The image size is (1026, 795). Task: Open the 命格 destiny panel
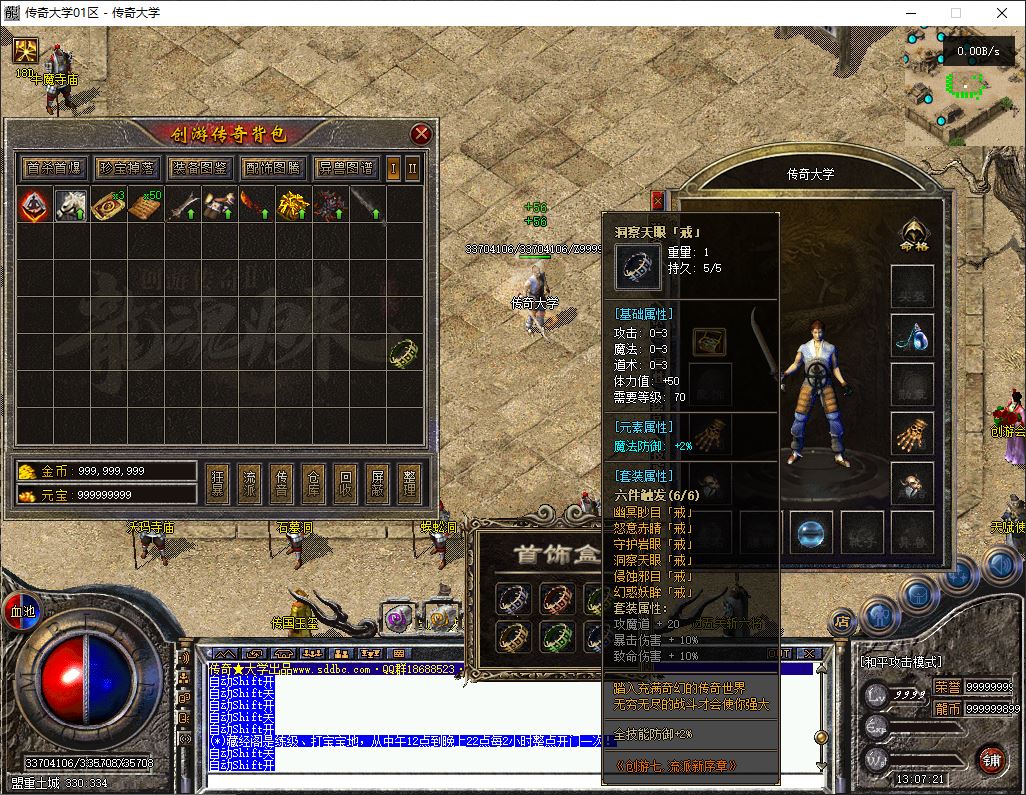click(911, 235)
